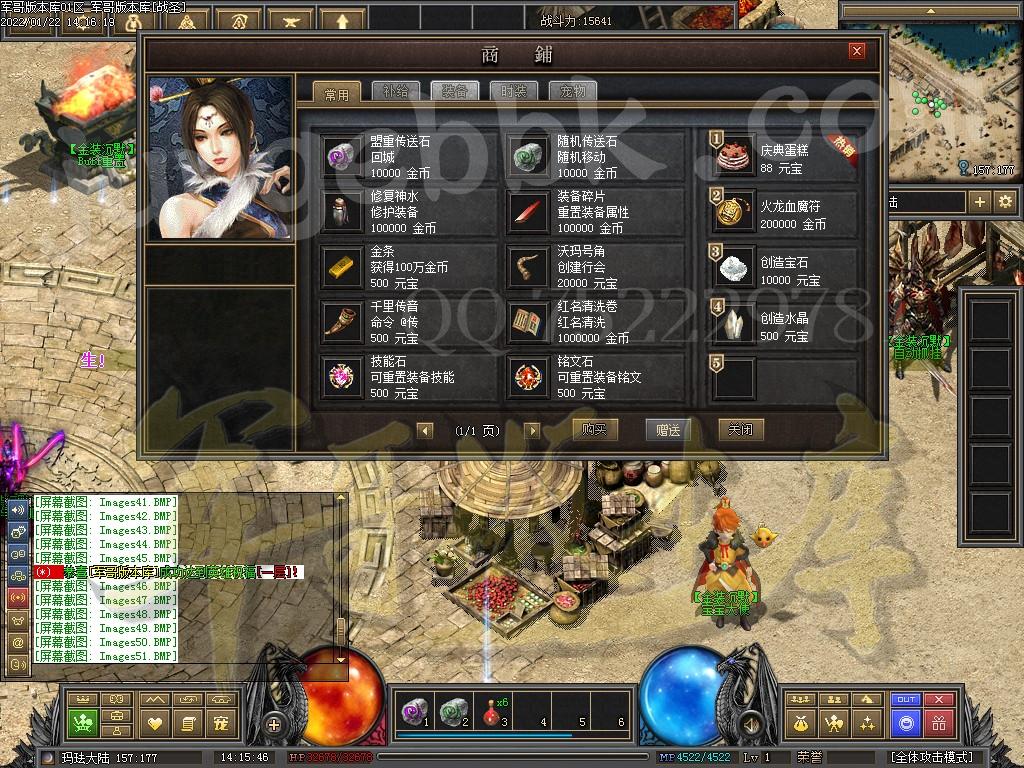Use the red potion in hotbar slot 3

(489, 707)
